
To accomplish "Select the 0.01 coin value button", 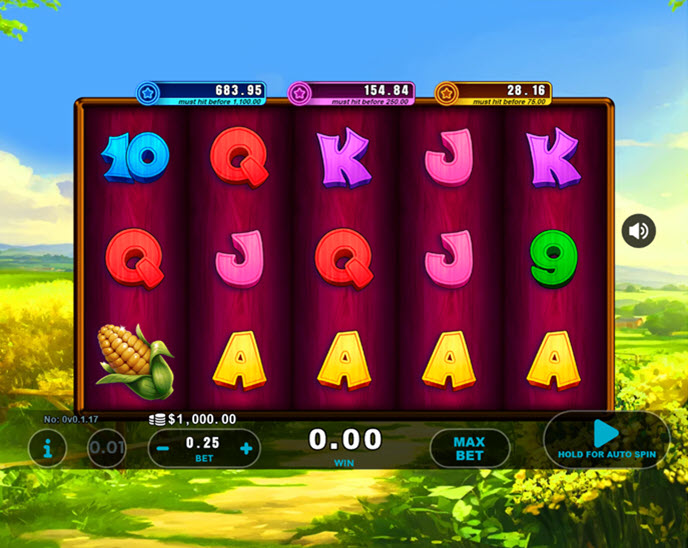I will point(107,448).
